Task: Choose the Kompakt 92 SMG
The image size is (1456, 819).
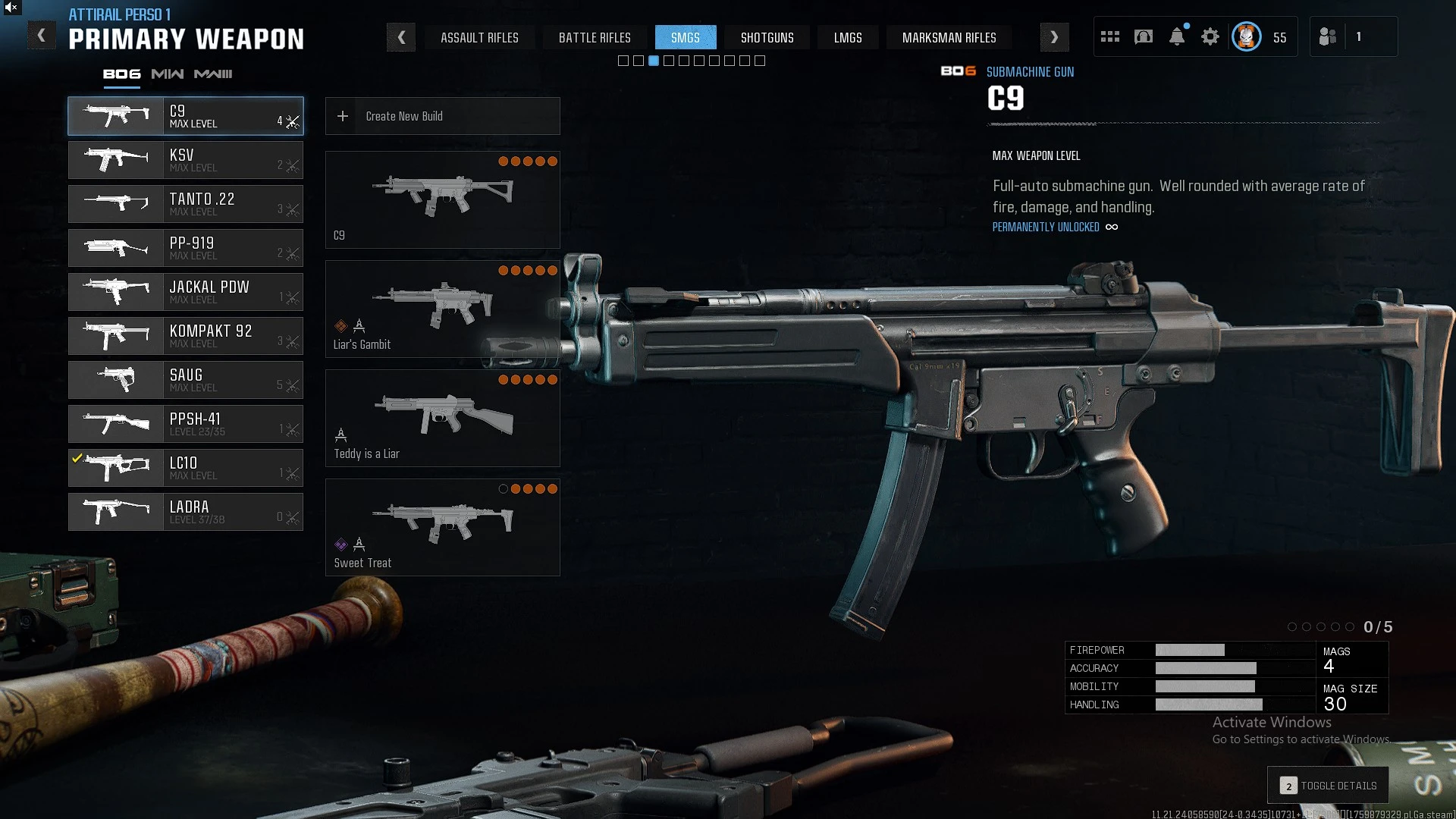Action: tap(186, 336)
